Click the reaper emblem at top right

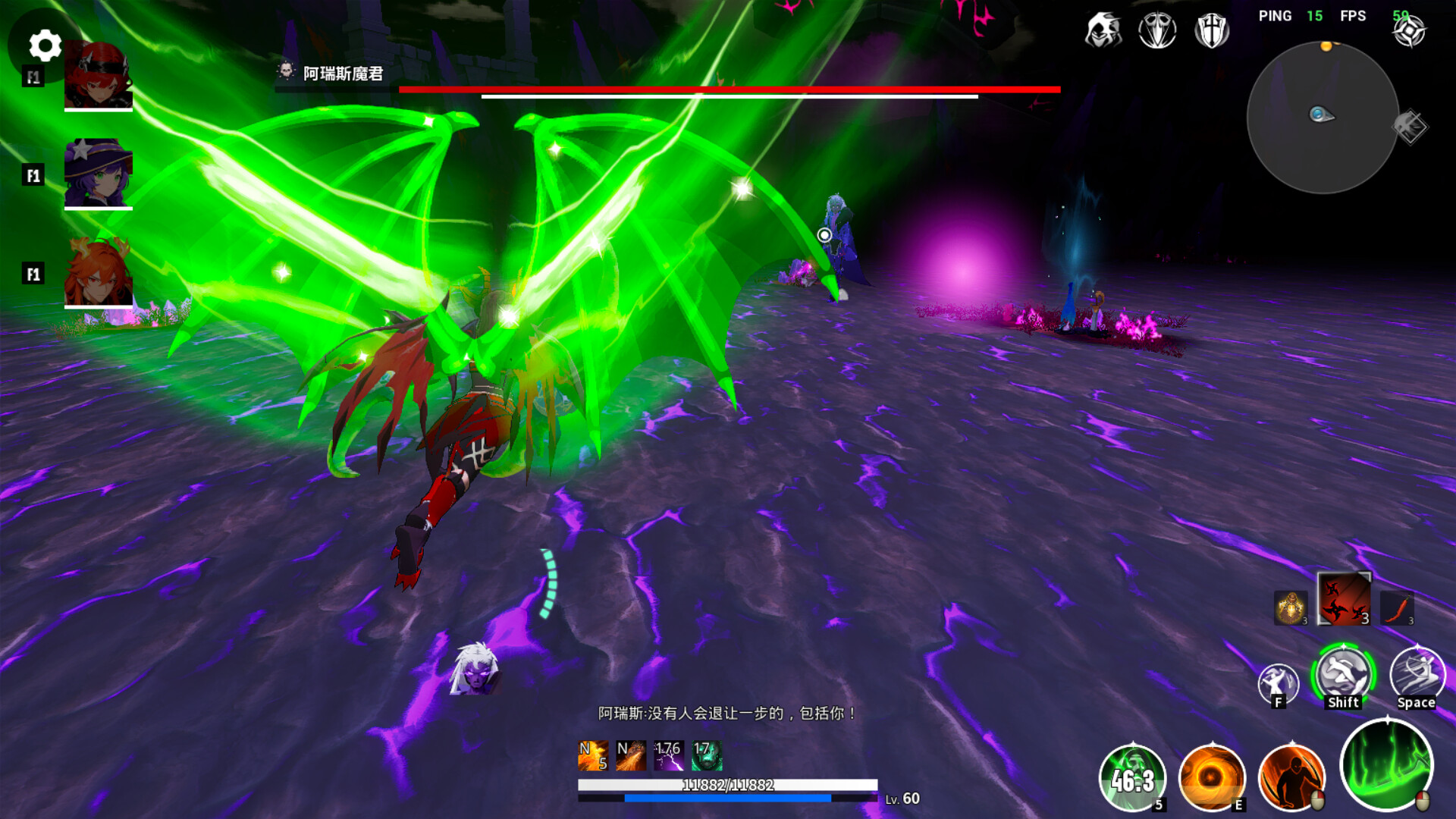(1103, 30)
